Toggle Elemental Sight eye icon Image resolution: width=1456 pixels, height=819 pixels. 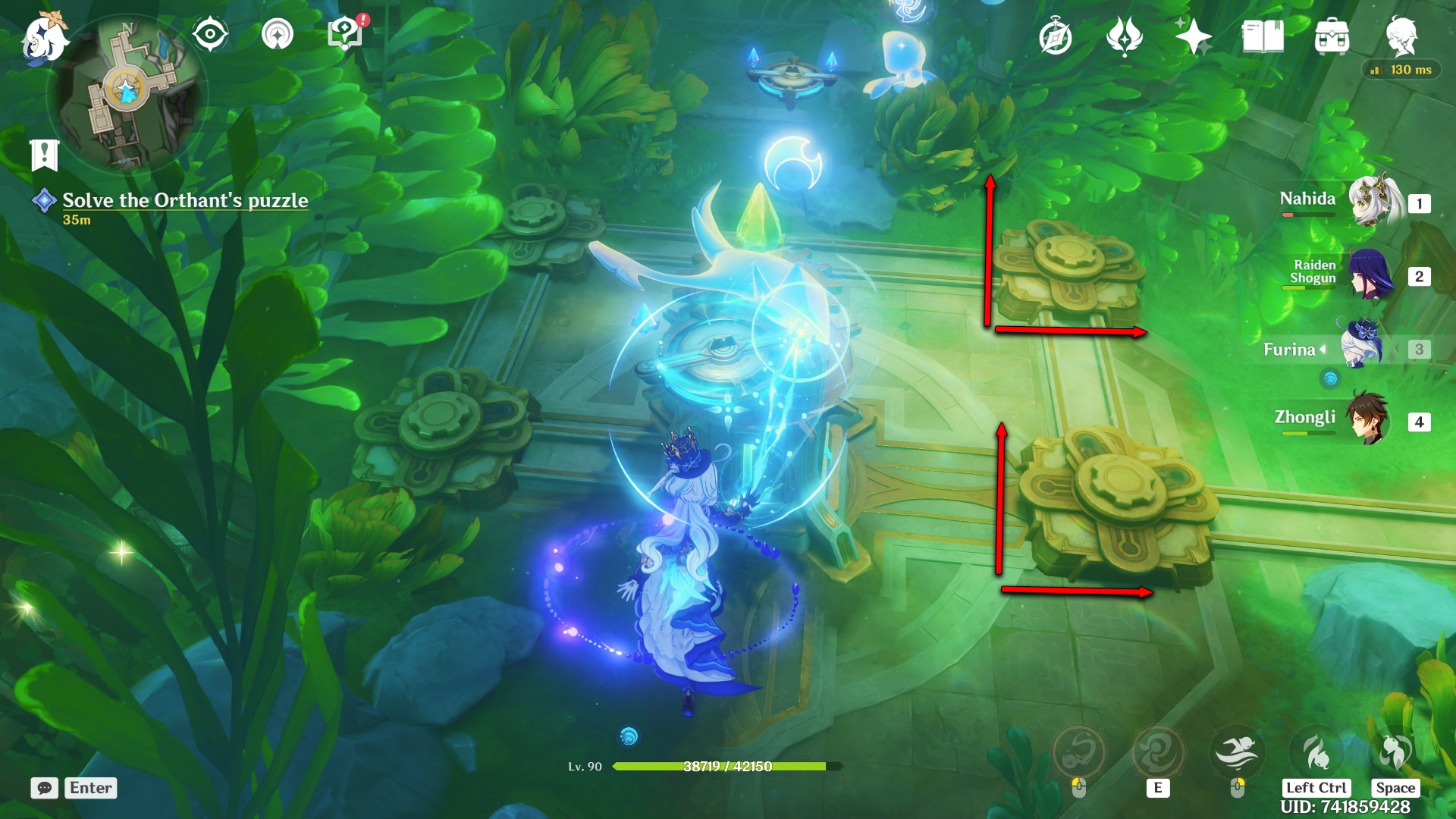(210, 34)
